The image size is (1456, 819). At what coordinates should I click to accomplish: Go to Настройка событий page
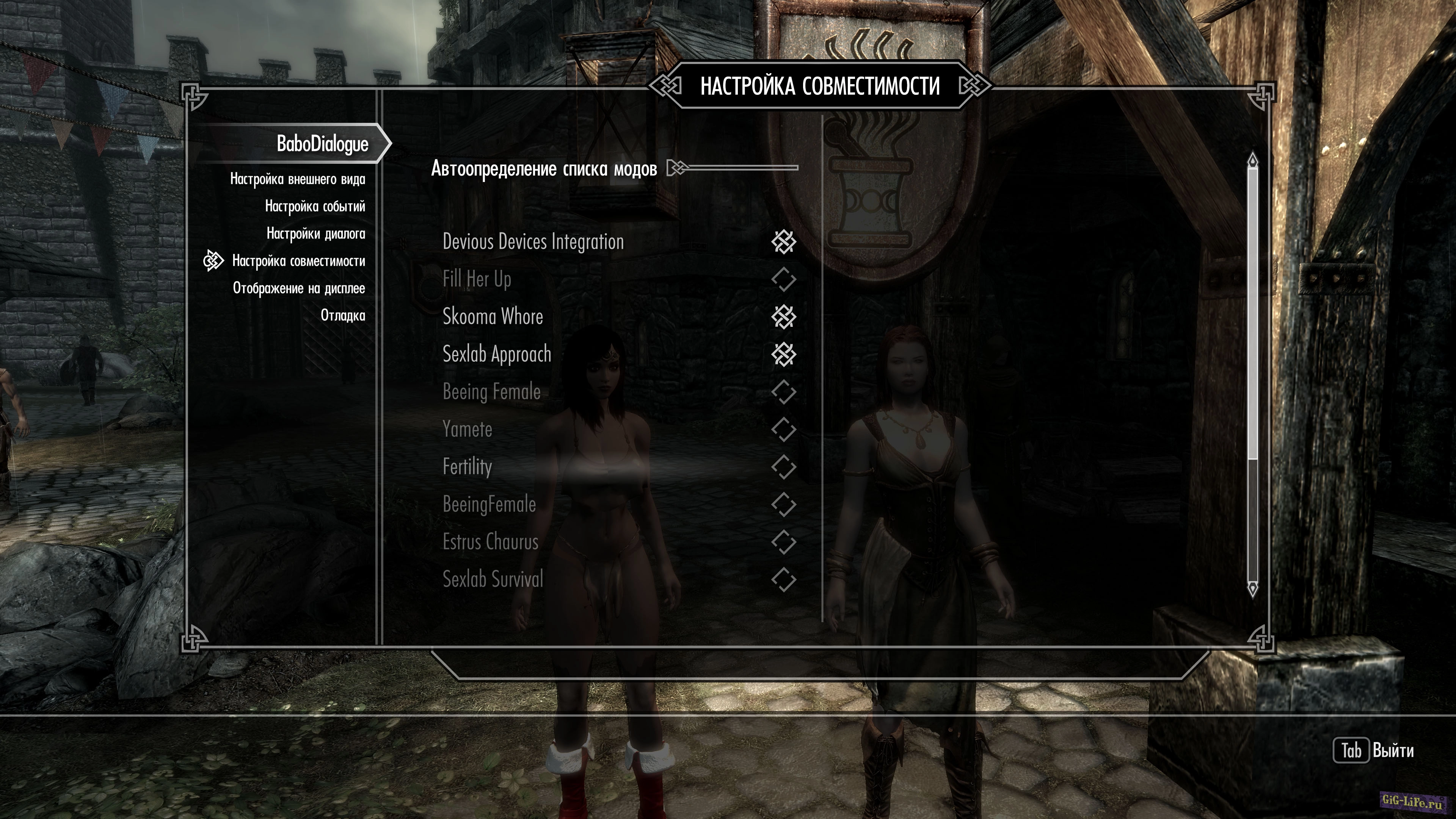pos(315,206)
